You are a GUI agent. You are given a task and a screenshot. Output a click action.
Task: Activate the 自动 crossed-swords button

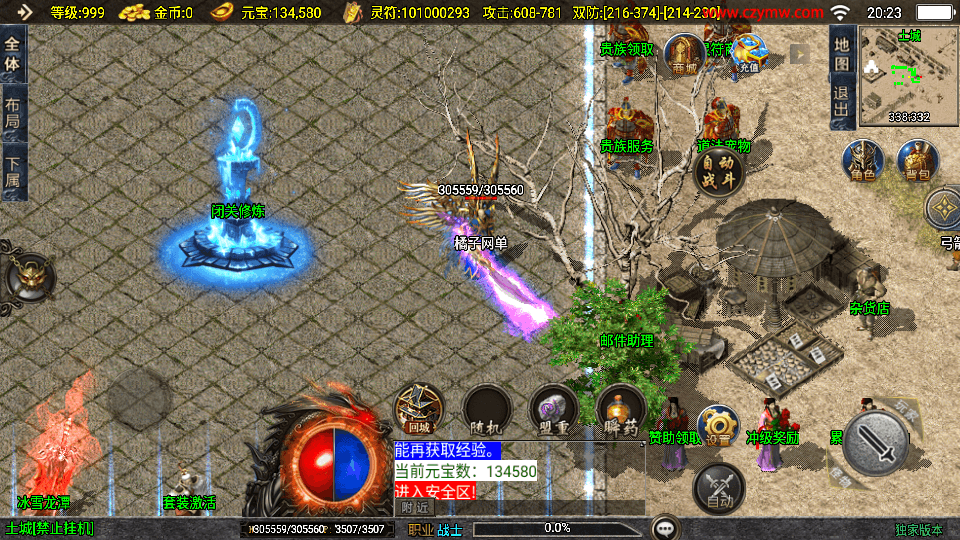coord(718,488)
